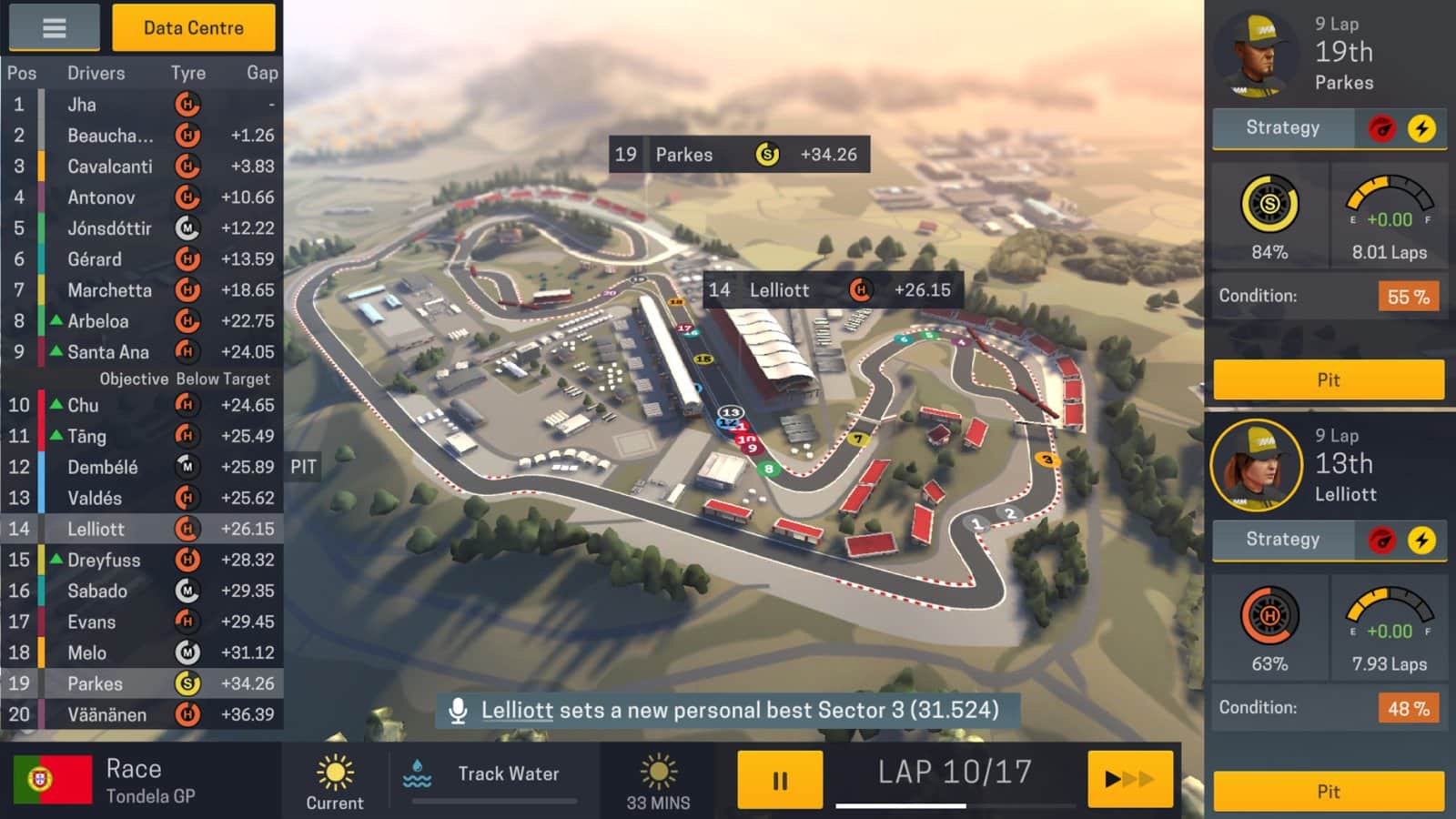
Task: Click Jha's hard tyre icon in the standings
Action: coord(187,105)
